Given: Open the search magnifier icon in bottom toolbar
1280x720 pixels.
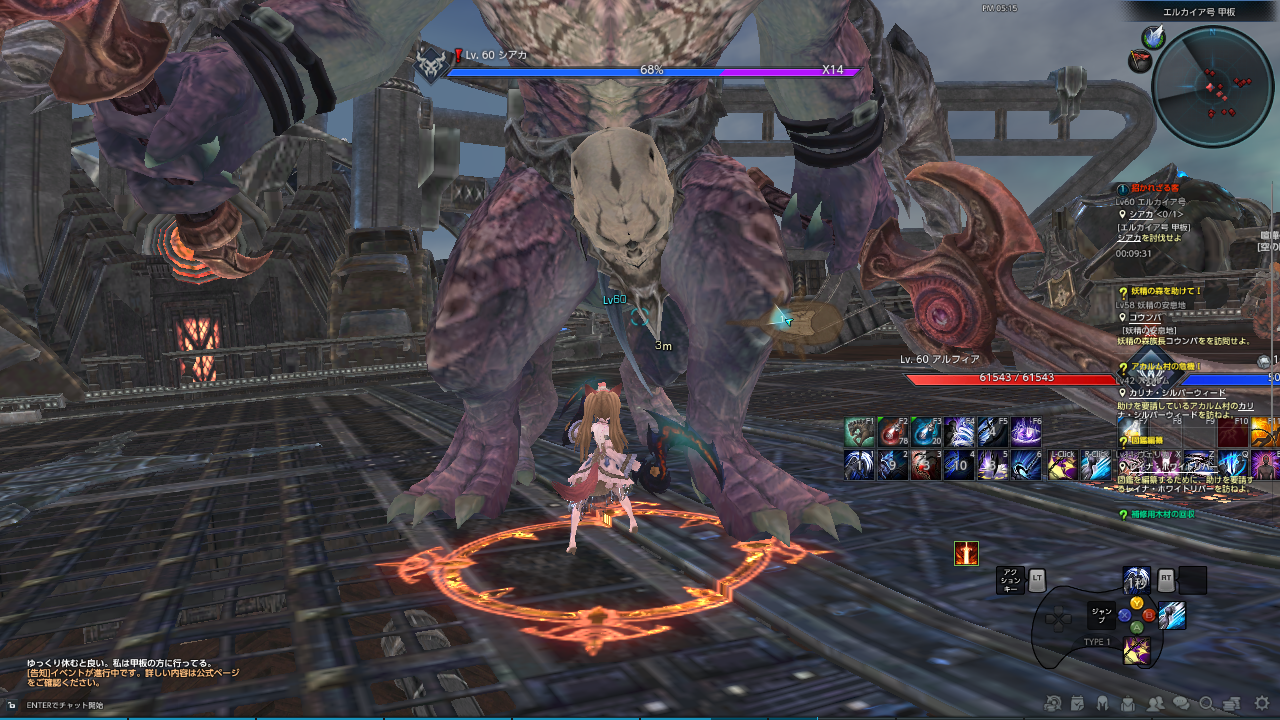Looking at the screenshot, I should tap(1208, 702).
